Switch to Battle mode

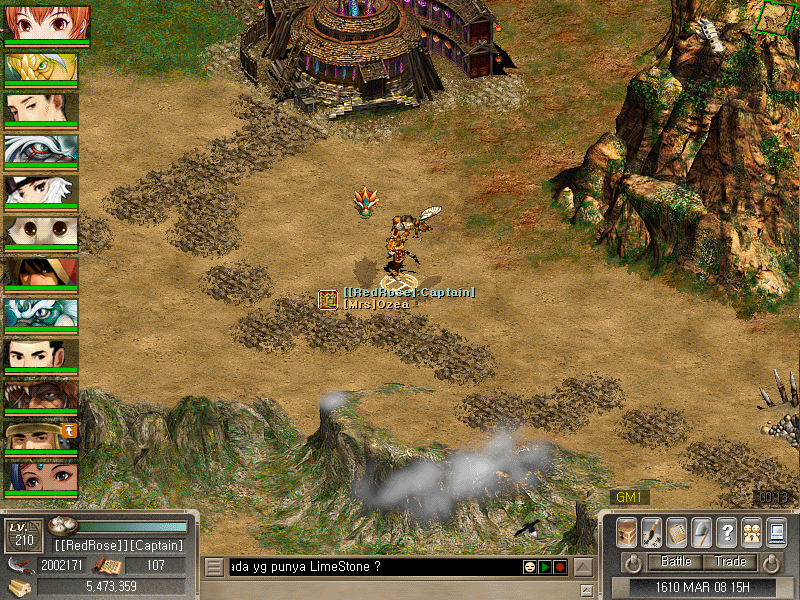click(677, 562)
